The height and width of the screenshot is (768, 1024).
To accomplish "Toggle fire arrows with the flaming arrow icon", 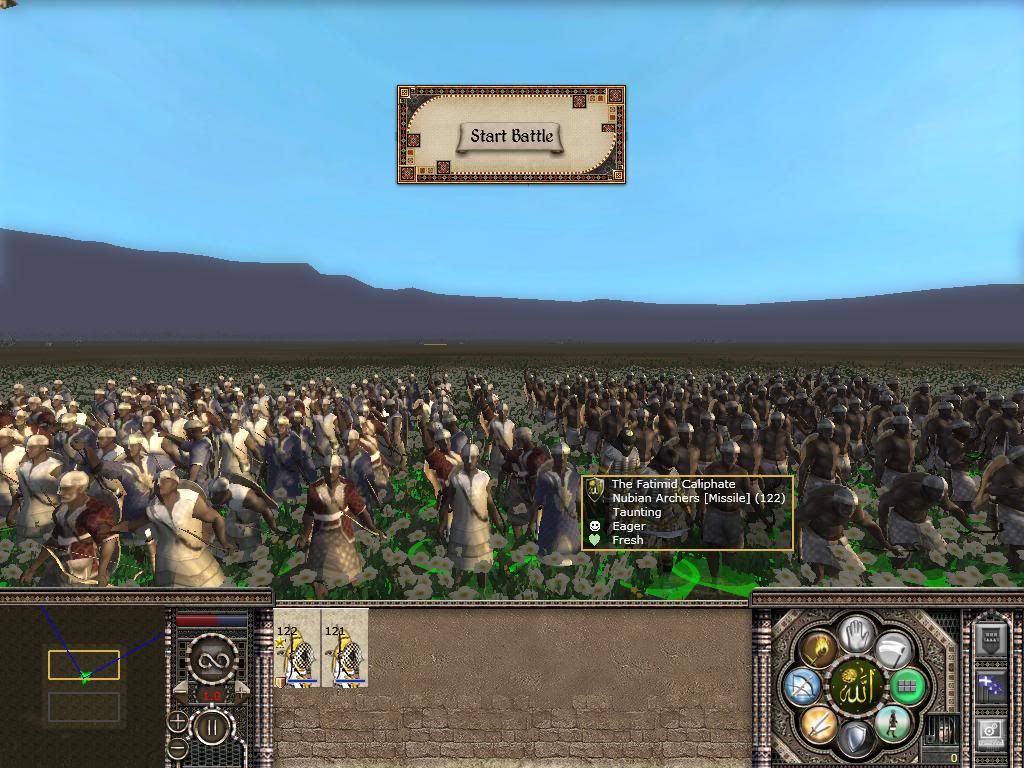I will tap(818, 650).
